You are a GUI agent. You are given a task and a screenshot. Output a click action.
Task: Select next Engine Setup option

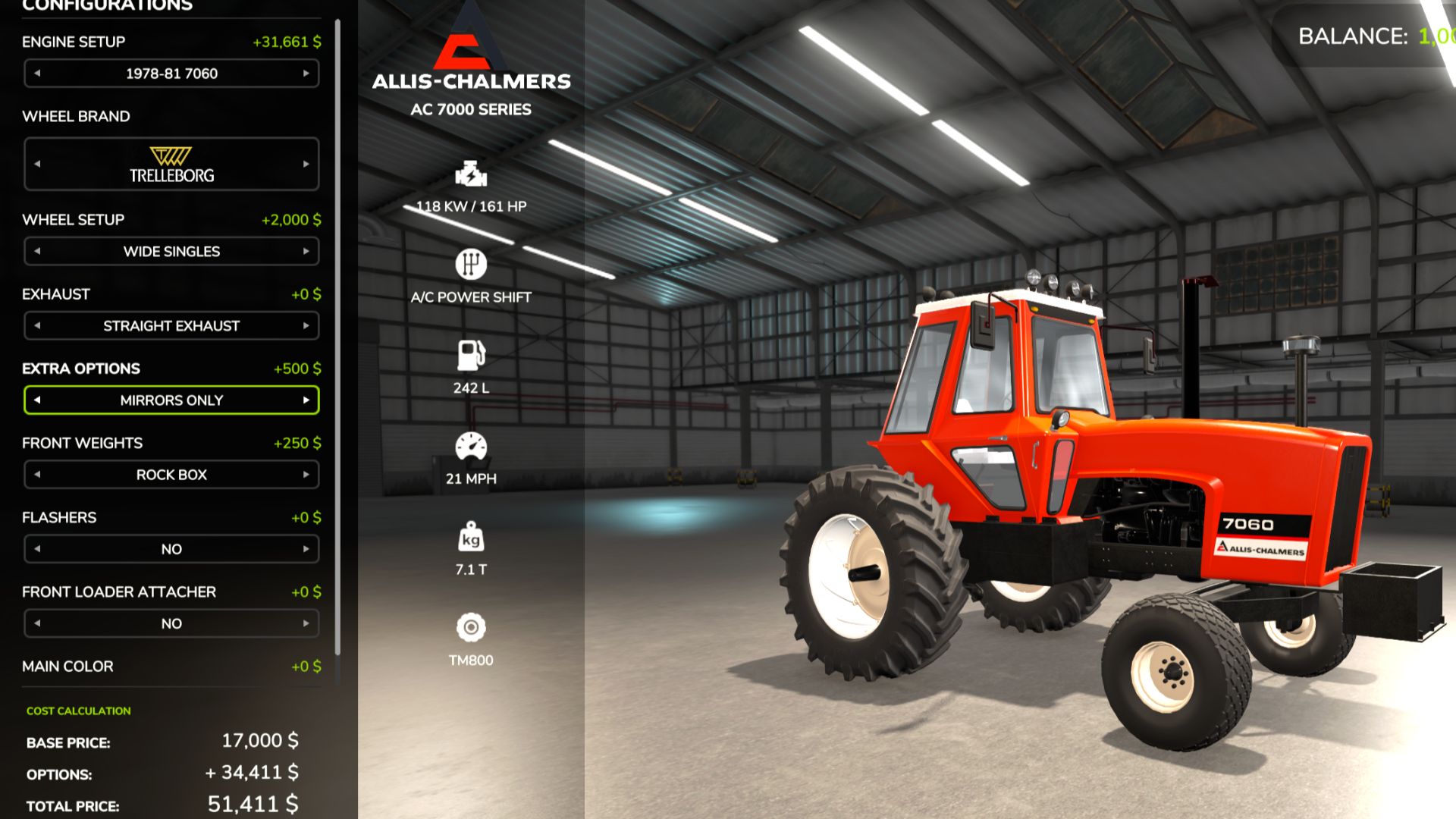[306, 74]
